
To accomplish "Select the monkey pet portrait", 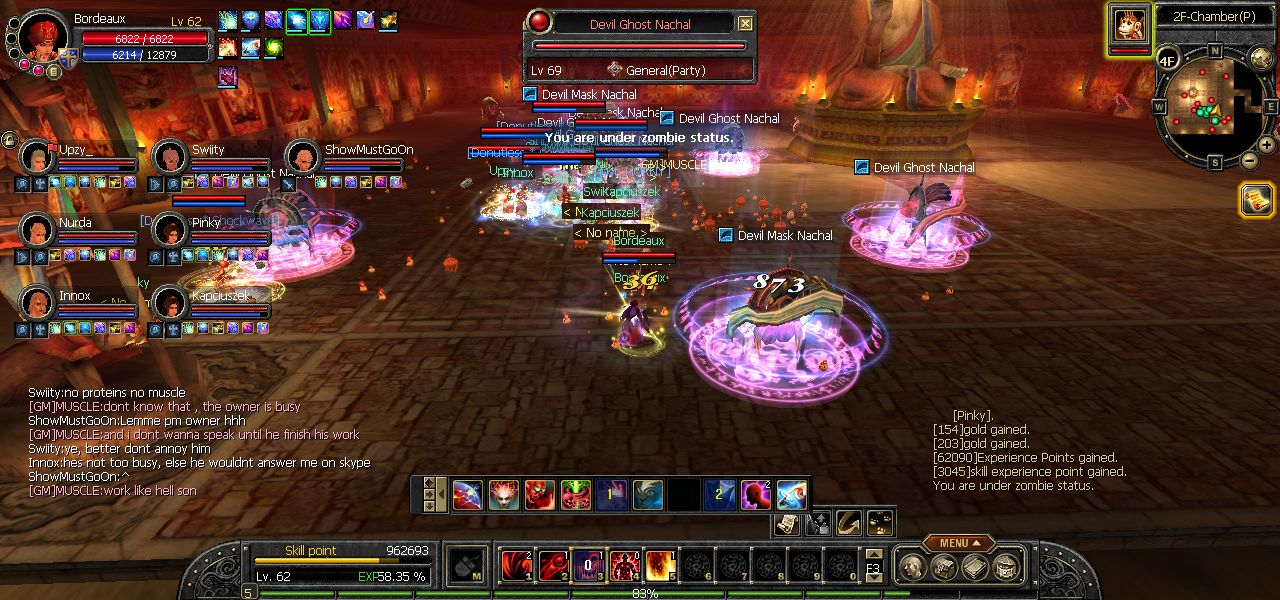I will point(1129,24).
